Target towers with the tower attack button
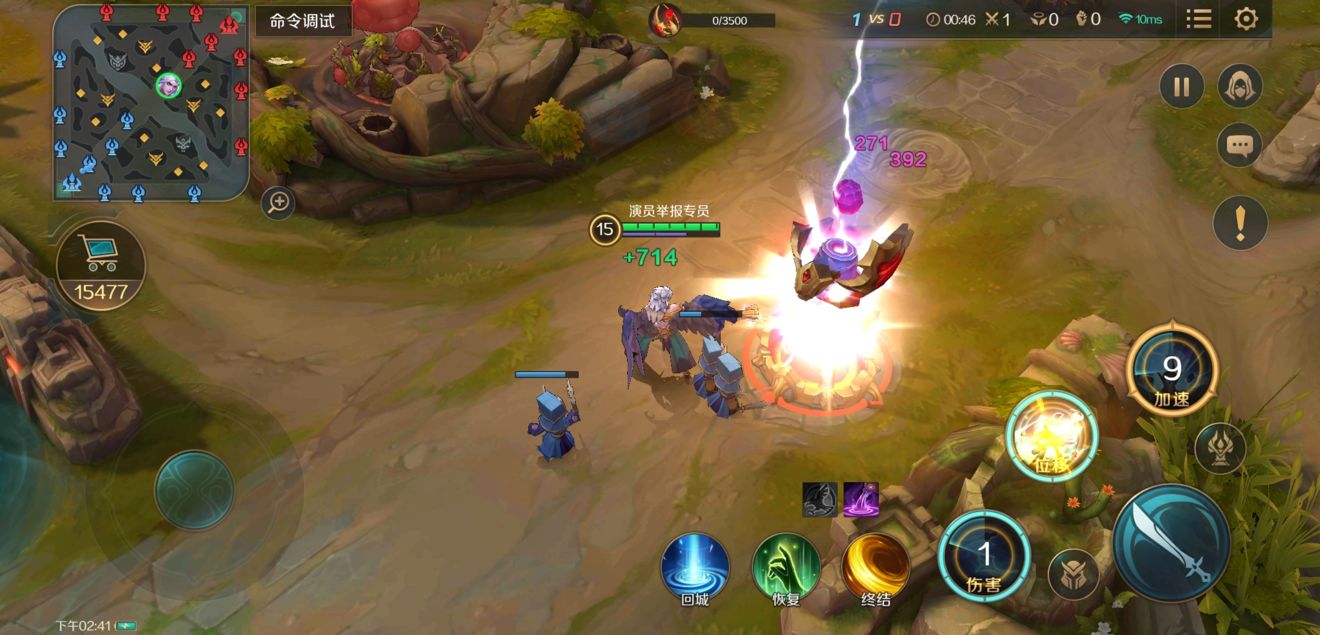The image size is (1320, 635). tap(1220, 447)
